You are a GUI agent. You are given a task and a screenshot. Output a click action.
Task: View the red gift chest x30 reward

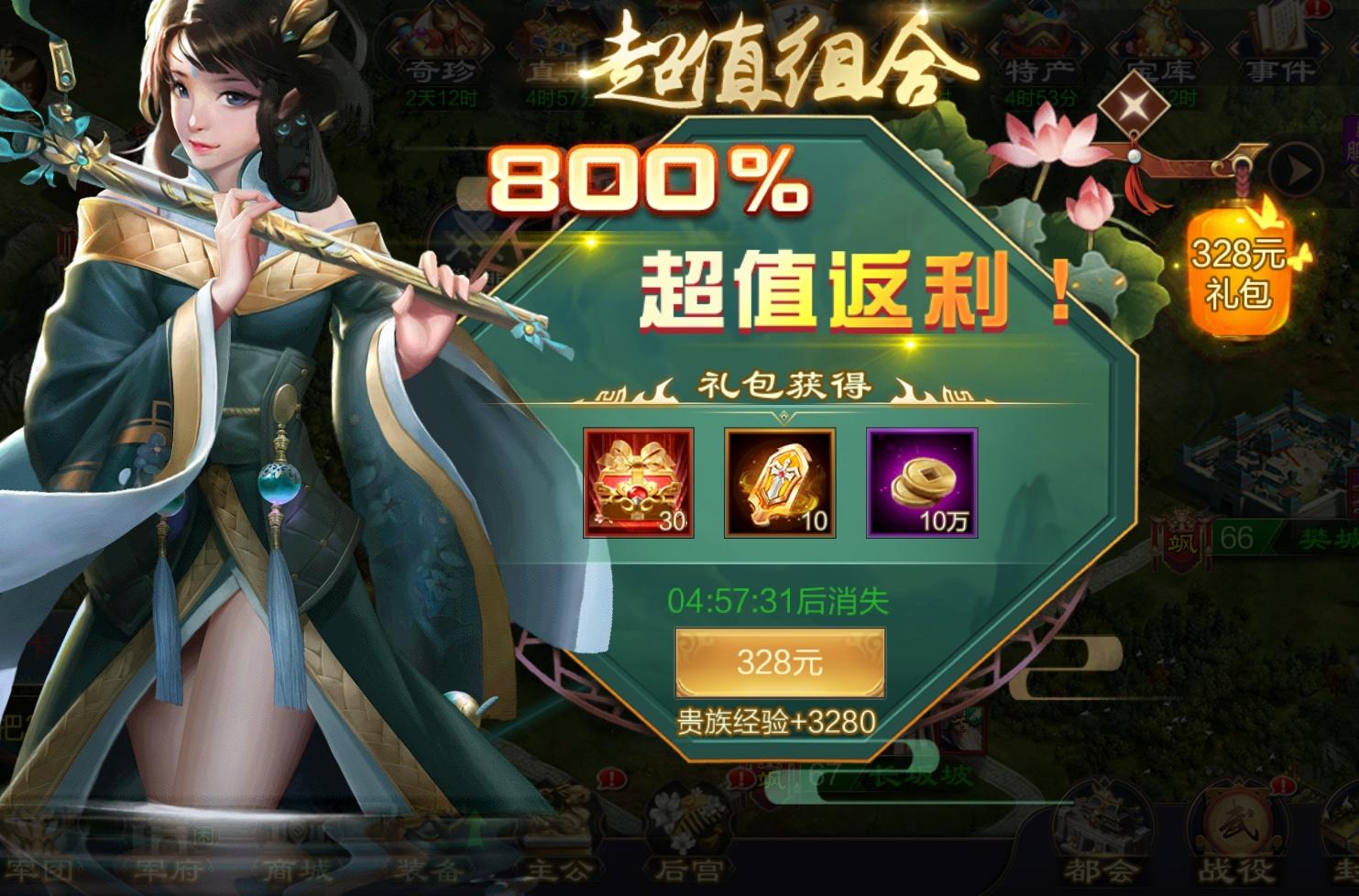point(639,481)
